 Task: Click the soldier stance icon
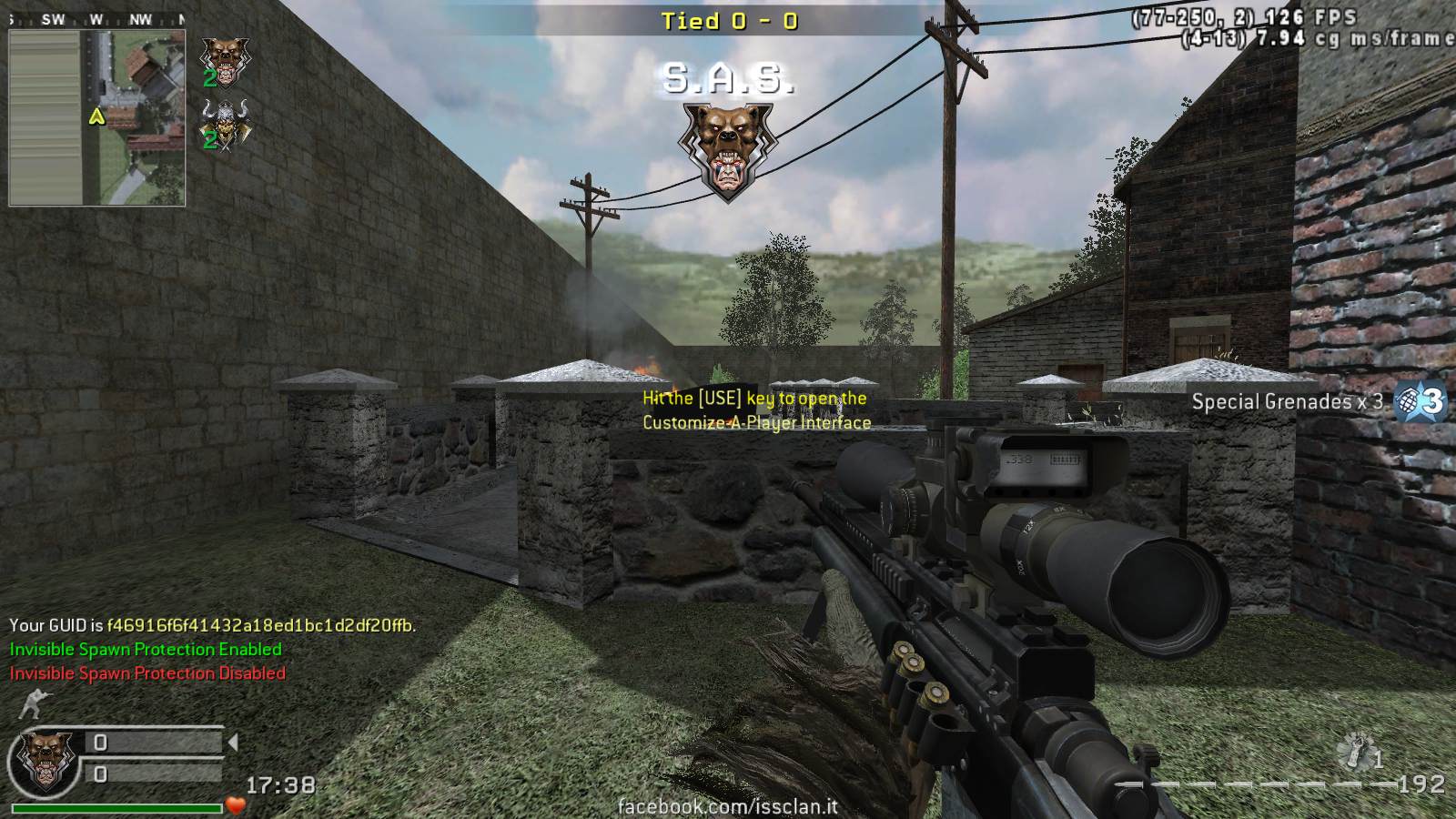(x=34, y=705)
